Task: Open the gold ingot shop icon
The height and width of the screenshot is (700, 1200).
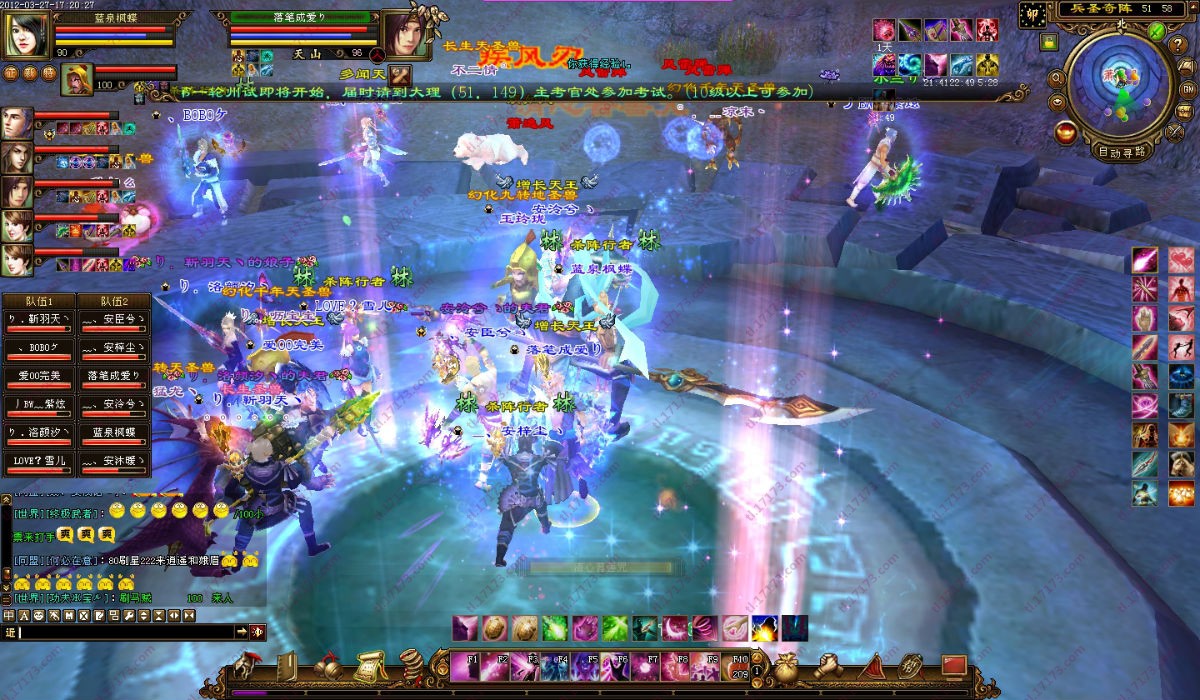Action: tap(1066, 131)
